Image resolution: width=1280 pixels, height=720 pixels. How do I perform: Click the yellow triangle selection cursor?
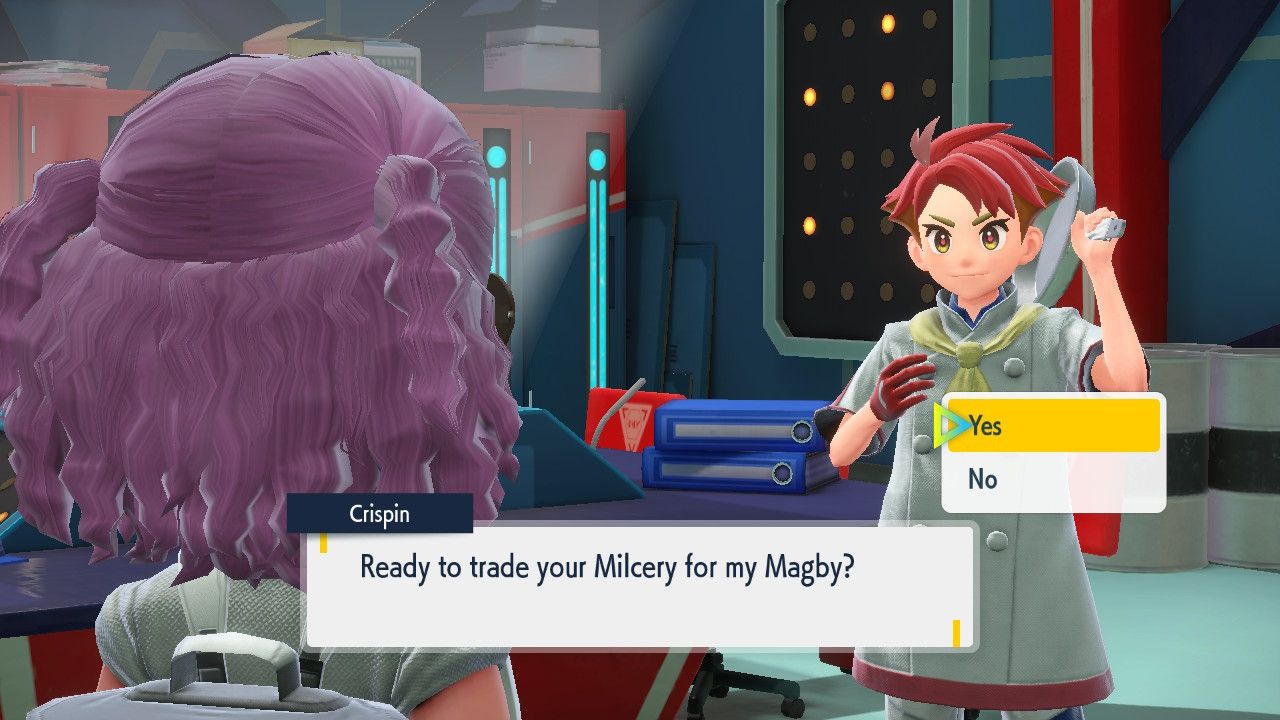click(950, 426)
